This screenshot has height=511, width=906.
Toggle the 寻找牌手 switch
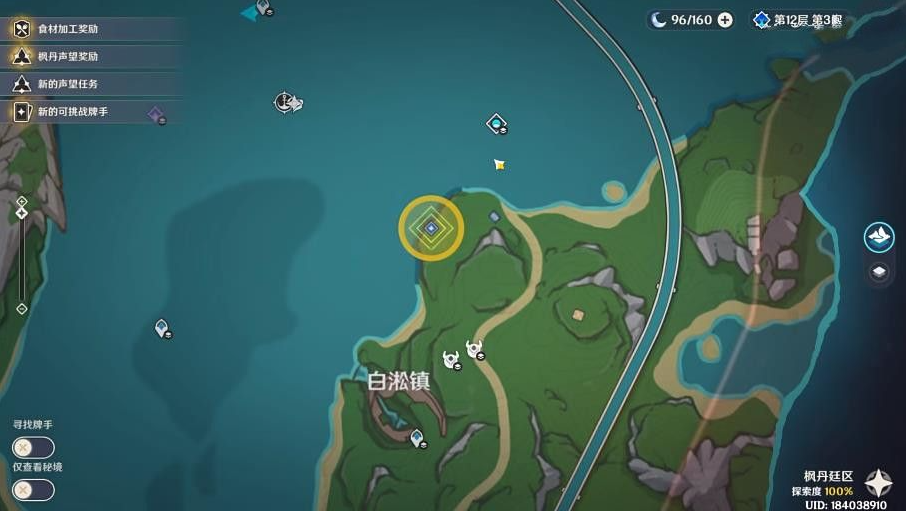coord(33,447)
